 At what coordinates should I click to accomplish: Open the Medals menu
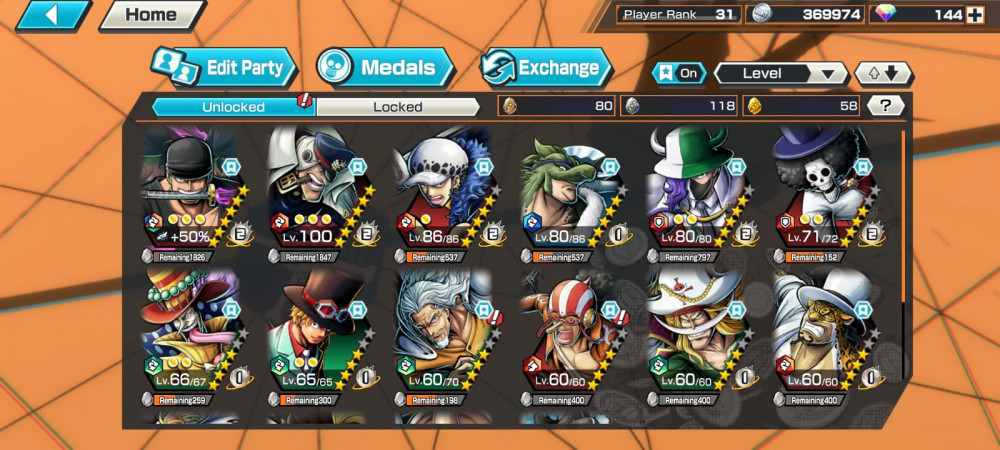(x=386, y=68)
